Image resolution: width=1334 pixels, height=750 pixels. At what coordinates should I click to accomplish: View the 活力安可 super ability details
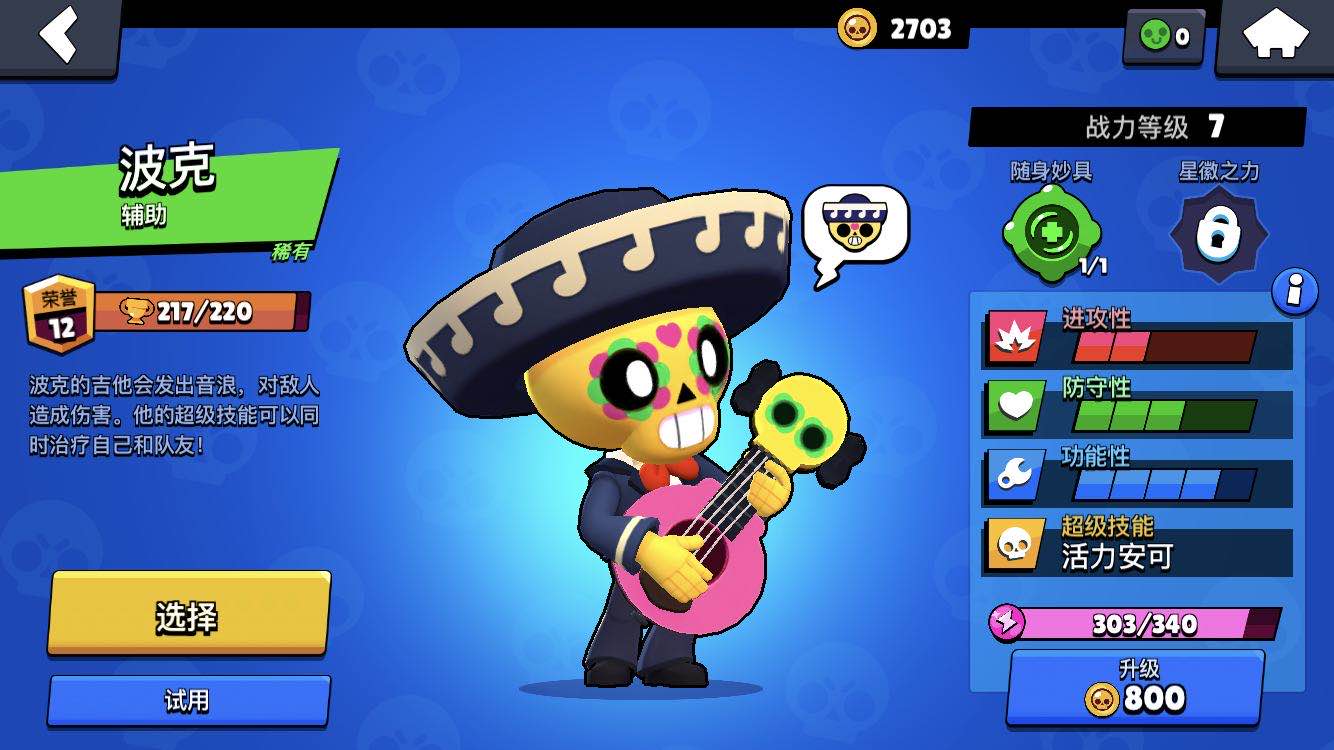(x=1138, y=545)
